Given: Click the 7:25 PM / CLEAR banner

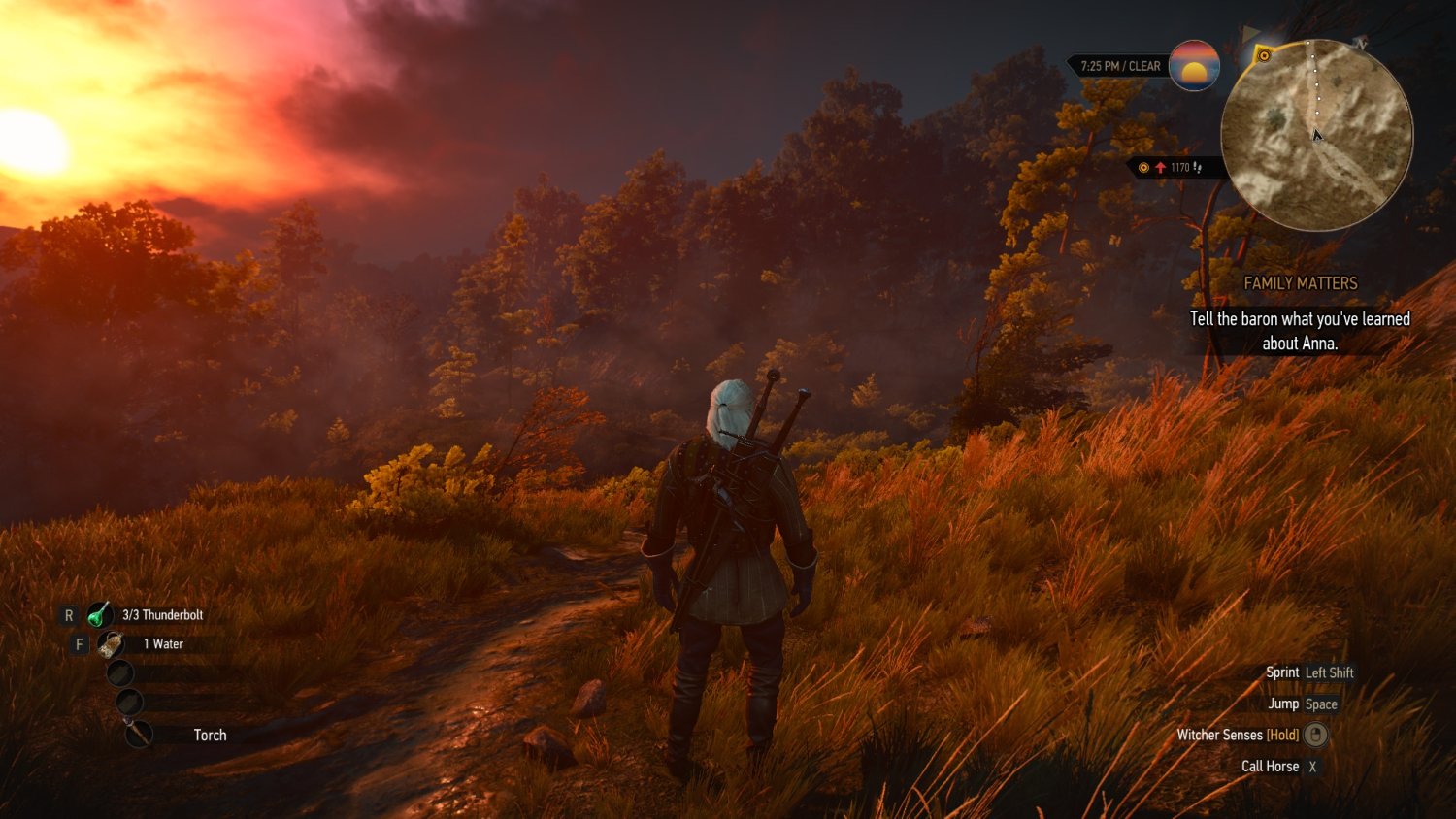Looking at the screenshot, I should click(x=1121, y=67).
